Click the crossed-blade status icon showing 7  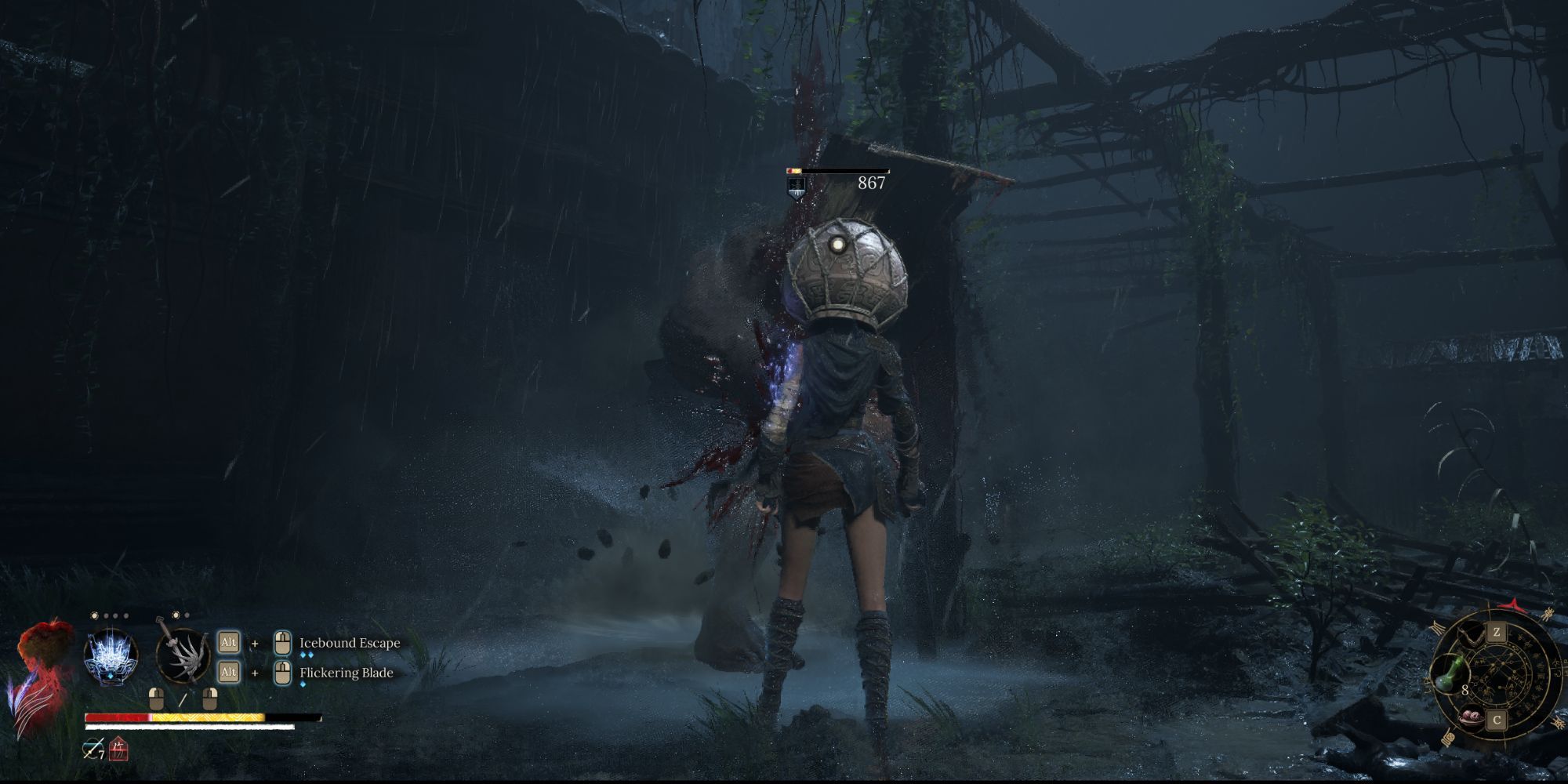pyautogui.click(x=93, y=750)
